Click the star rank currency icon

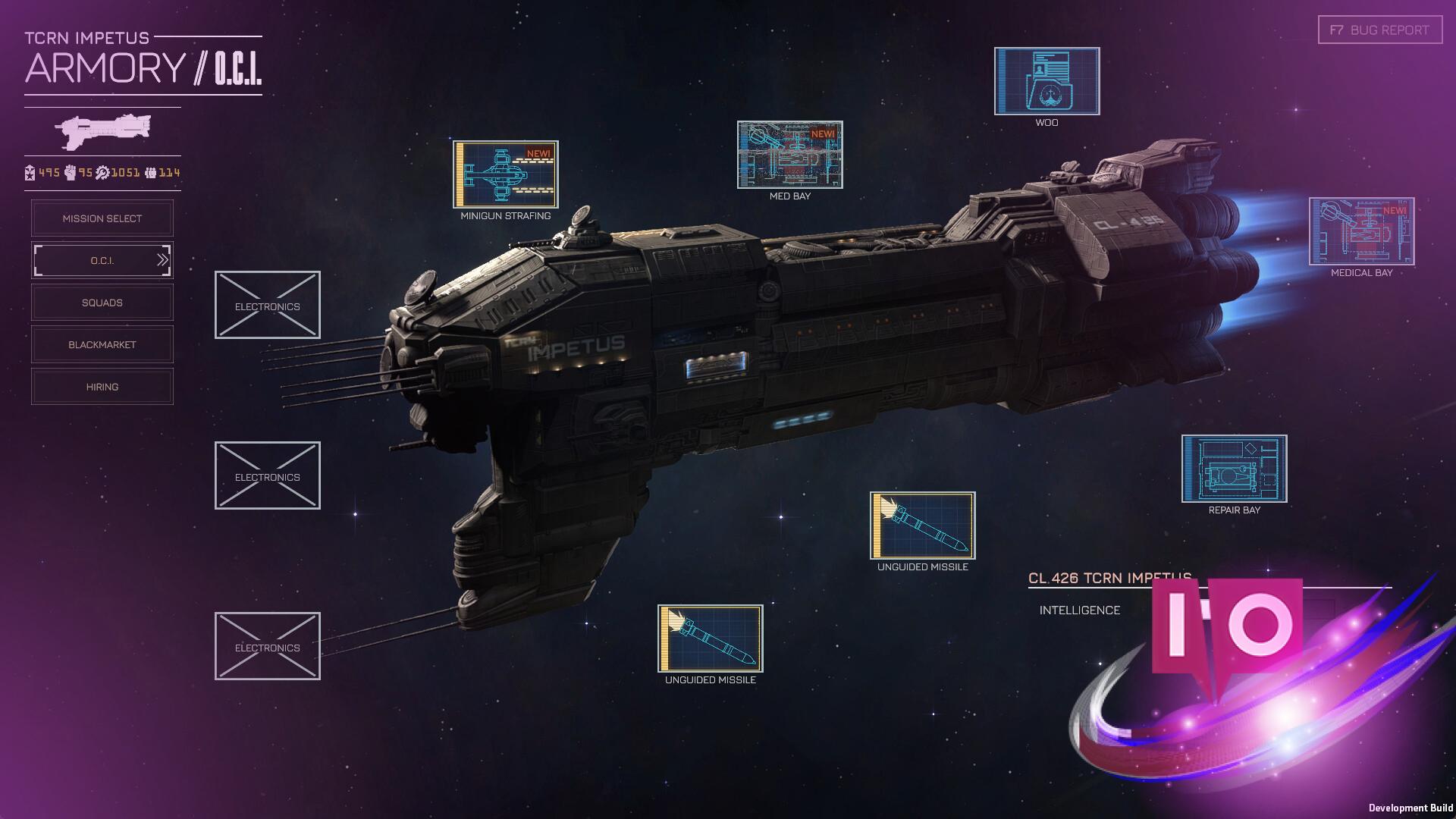pyautogui.click(x=30, y=172)
